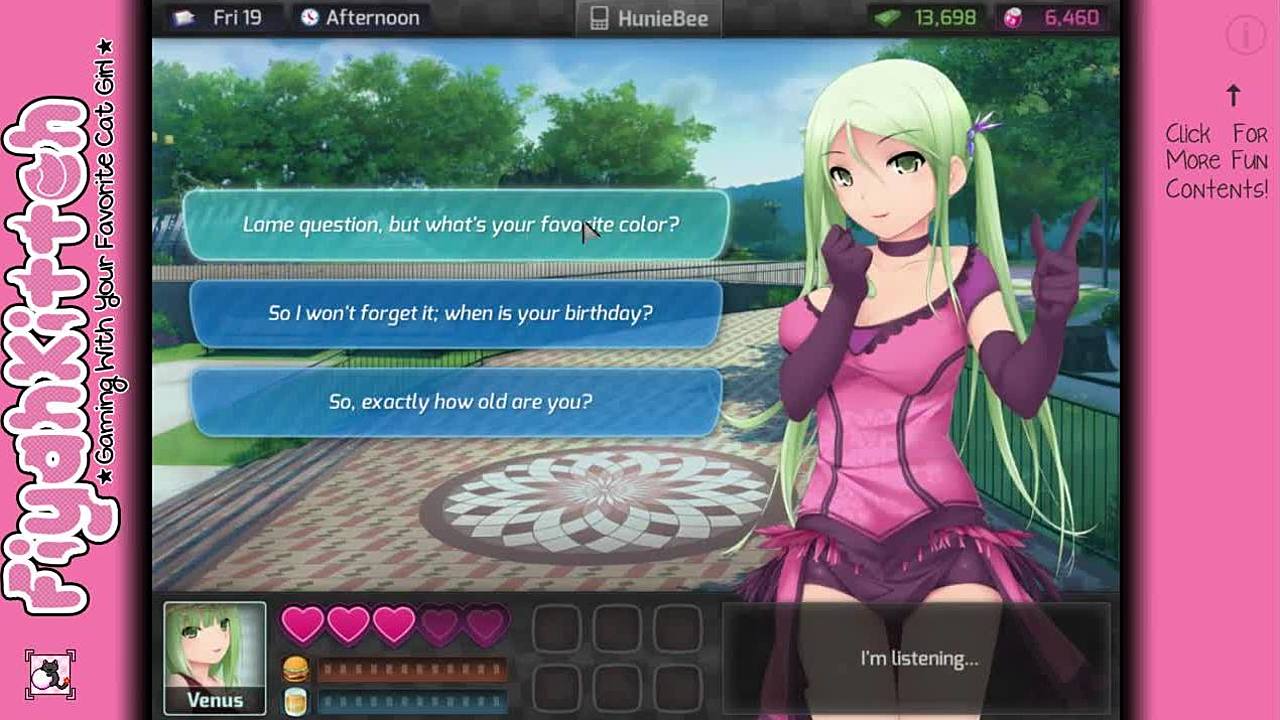Select the beer mug drink icon
The image size is (1280, 720).
point(295,700)
